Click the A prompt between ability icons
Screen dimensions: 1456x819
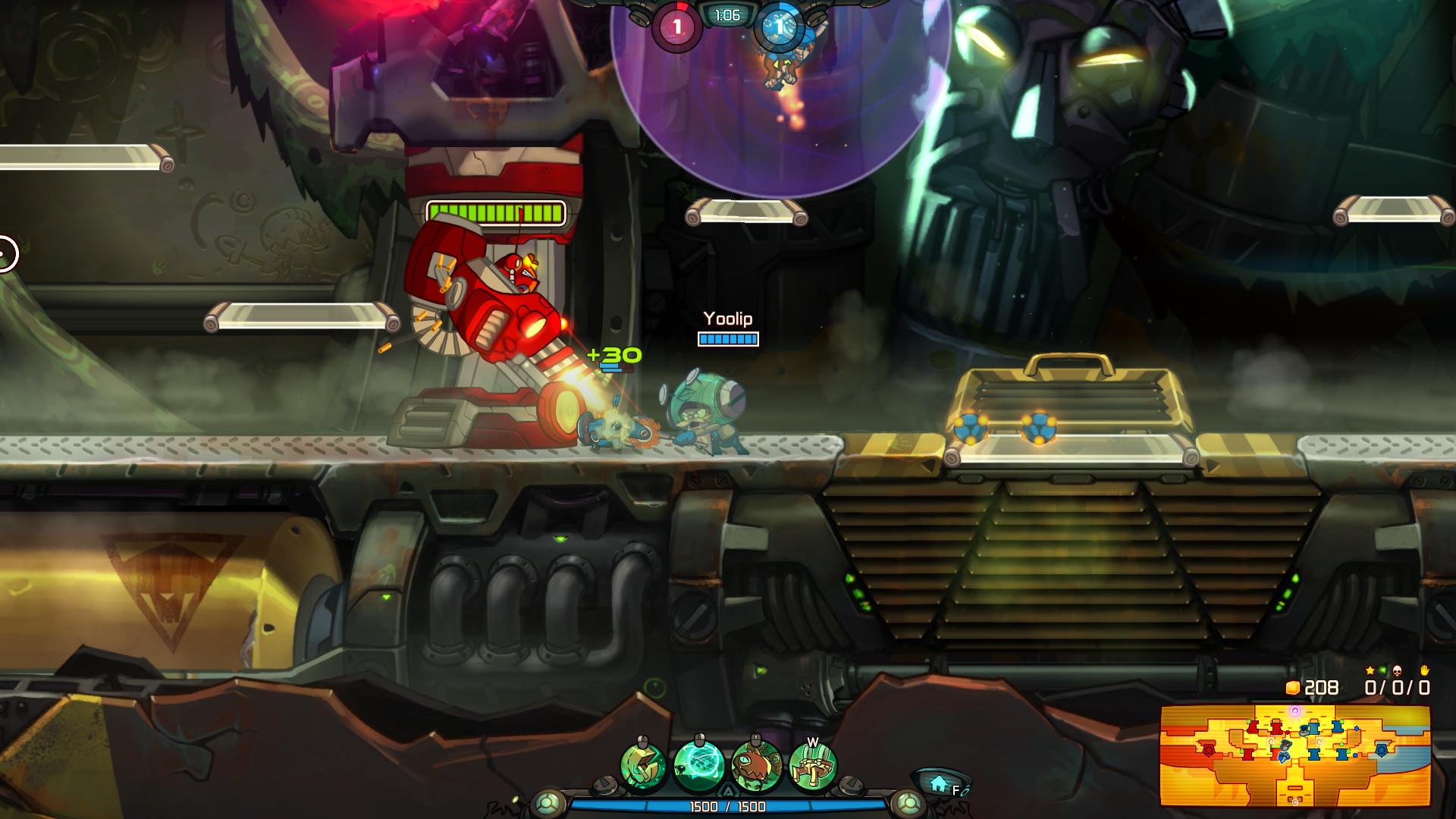tap(730, 789)
